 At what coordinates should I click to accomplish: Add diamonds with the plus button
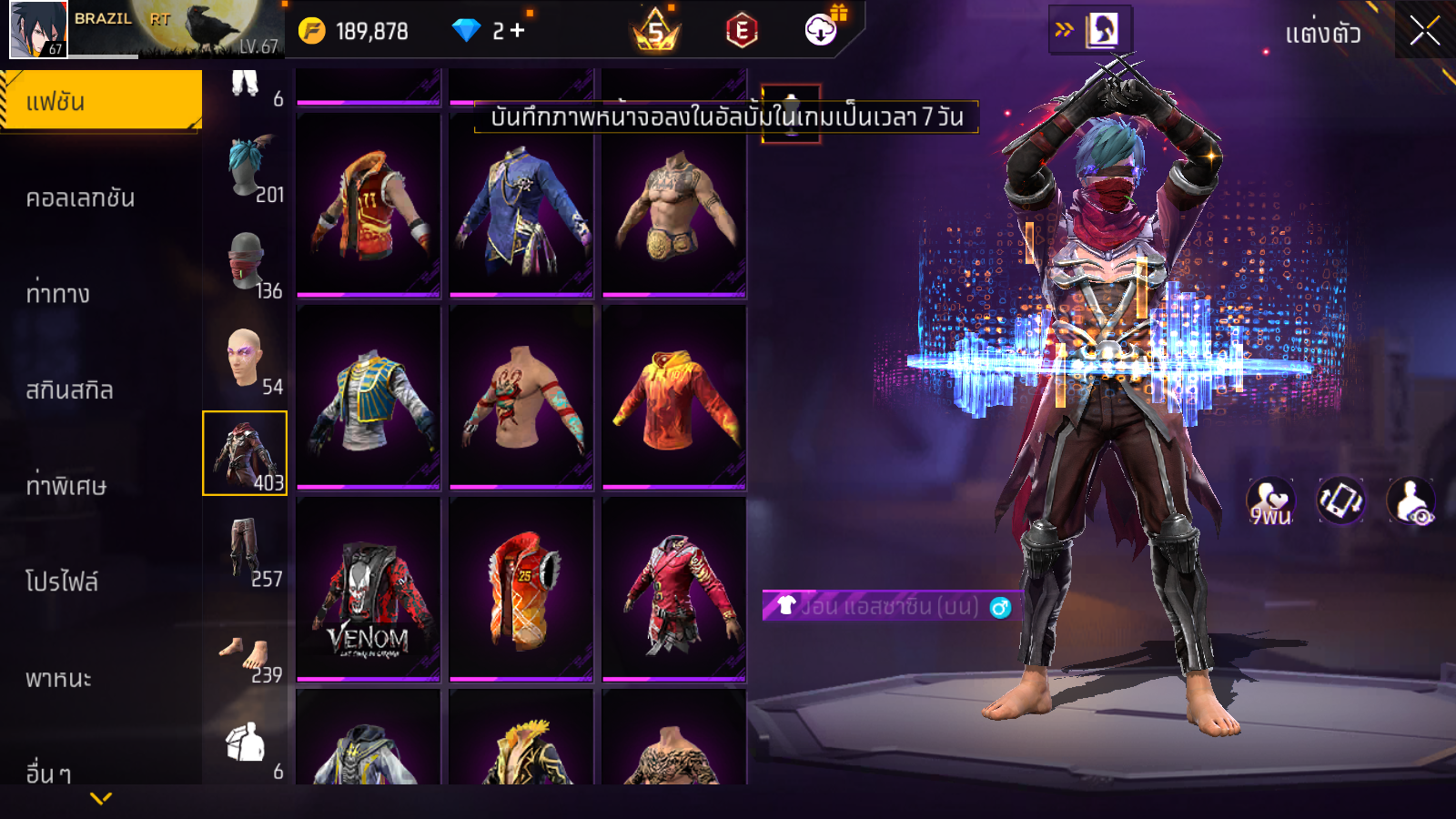click(518, 31)
